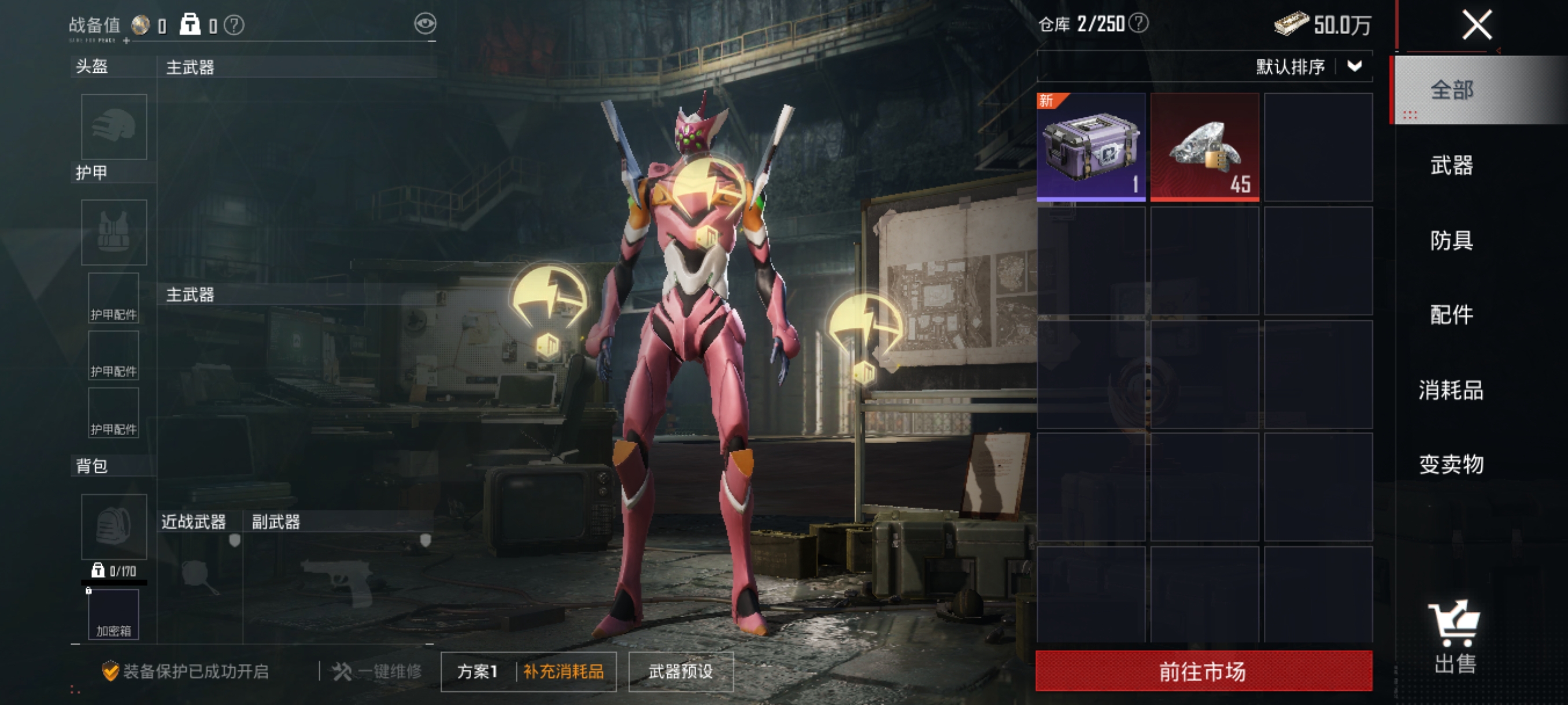This screenshot has width=1568, height=705.
Task: Toggle the eye visibility icon
Action: (x=425, y=24)
